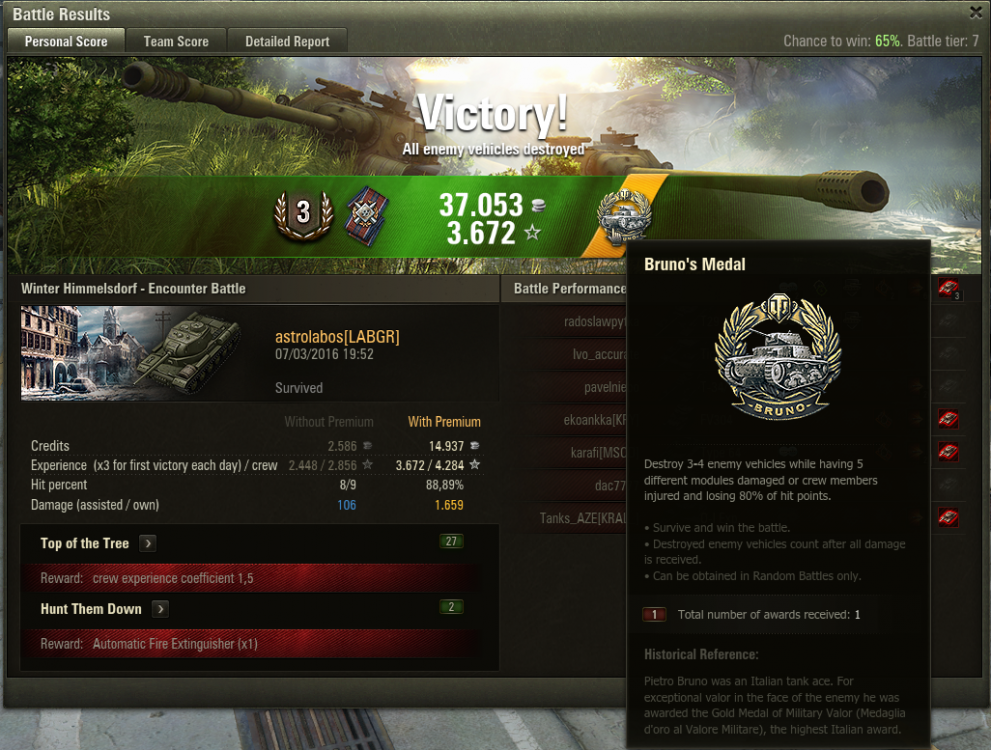Switch to the Personal Score tab

click(x=66, y=41)
